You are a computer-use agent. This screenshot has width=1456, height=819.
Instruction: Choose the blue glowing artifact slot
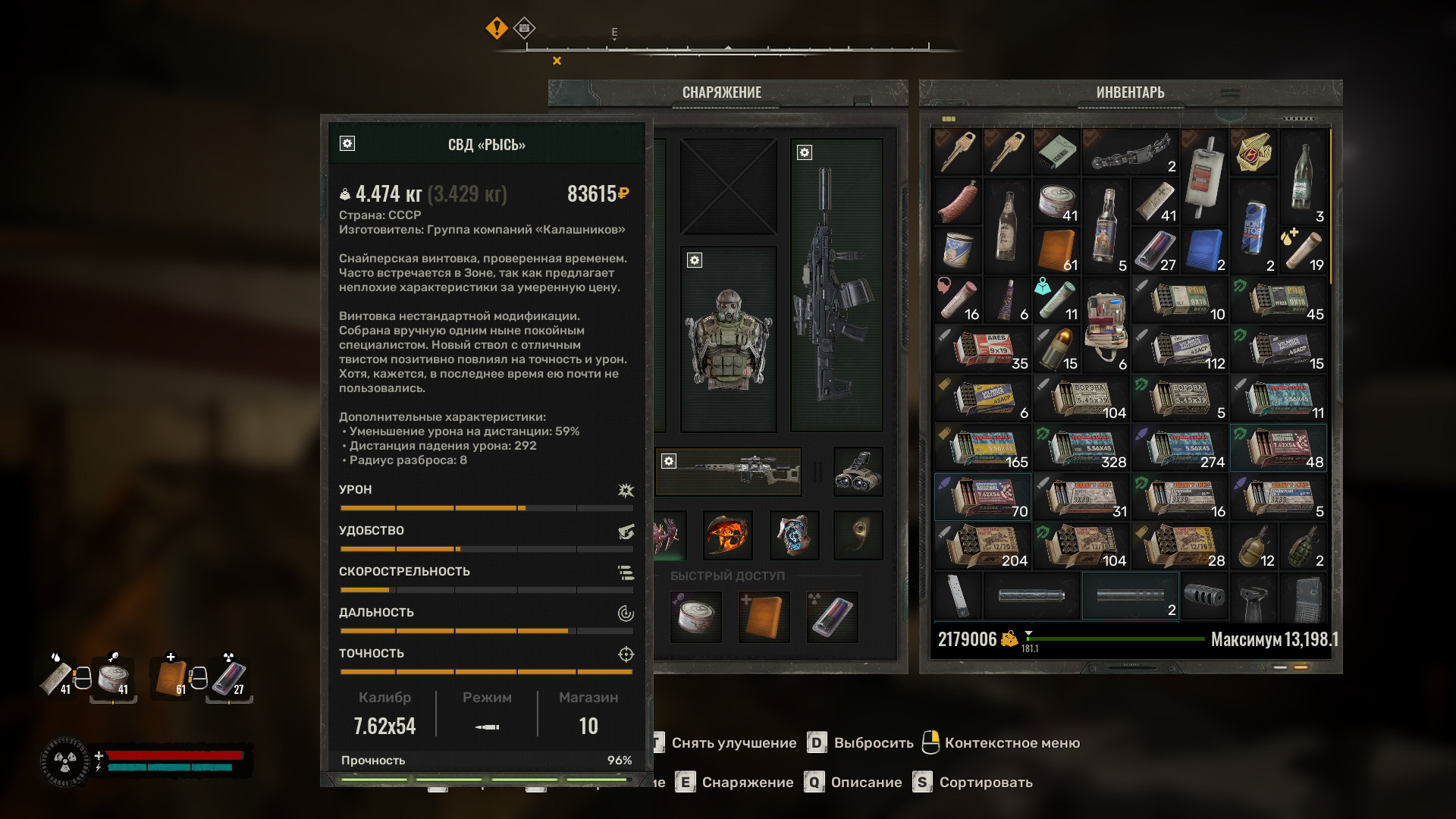point(794,535)
